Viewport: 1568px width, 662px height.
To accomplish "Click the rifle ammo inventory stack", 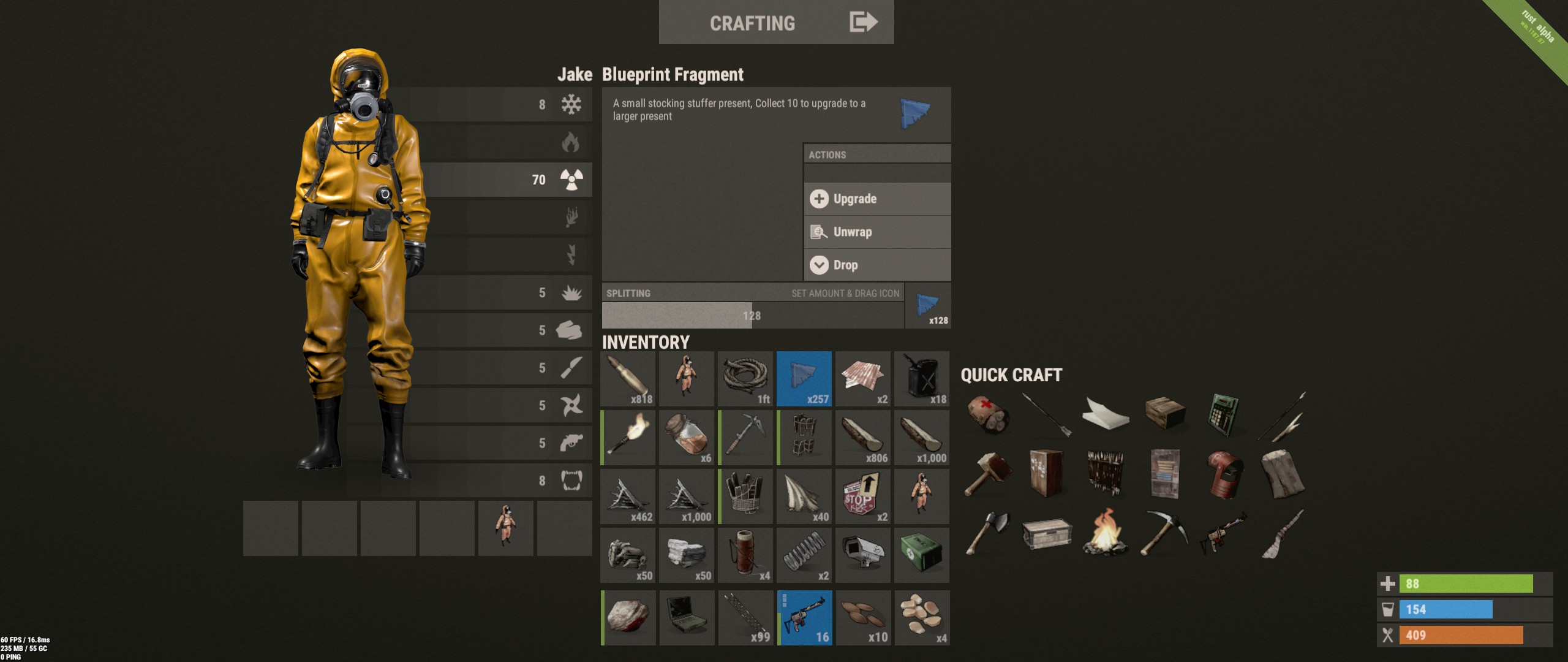I will click(627, 378).
